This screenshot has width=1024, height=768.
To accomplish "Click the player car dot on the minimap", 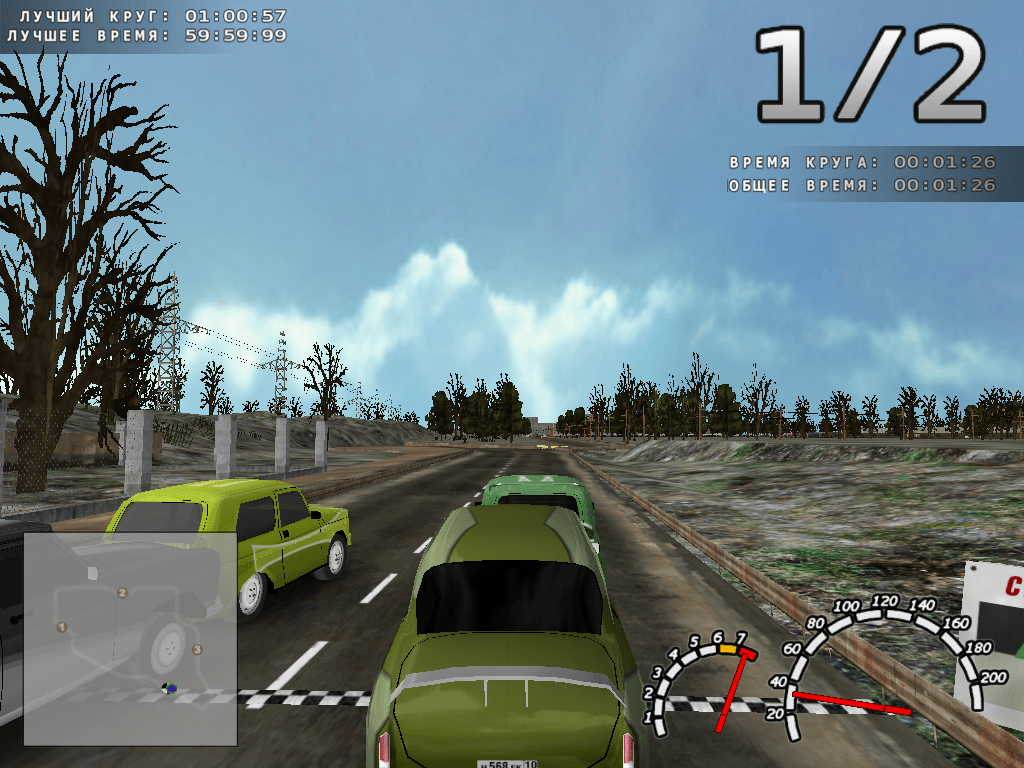I will pos(170,688).
